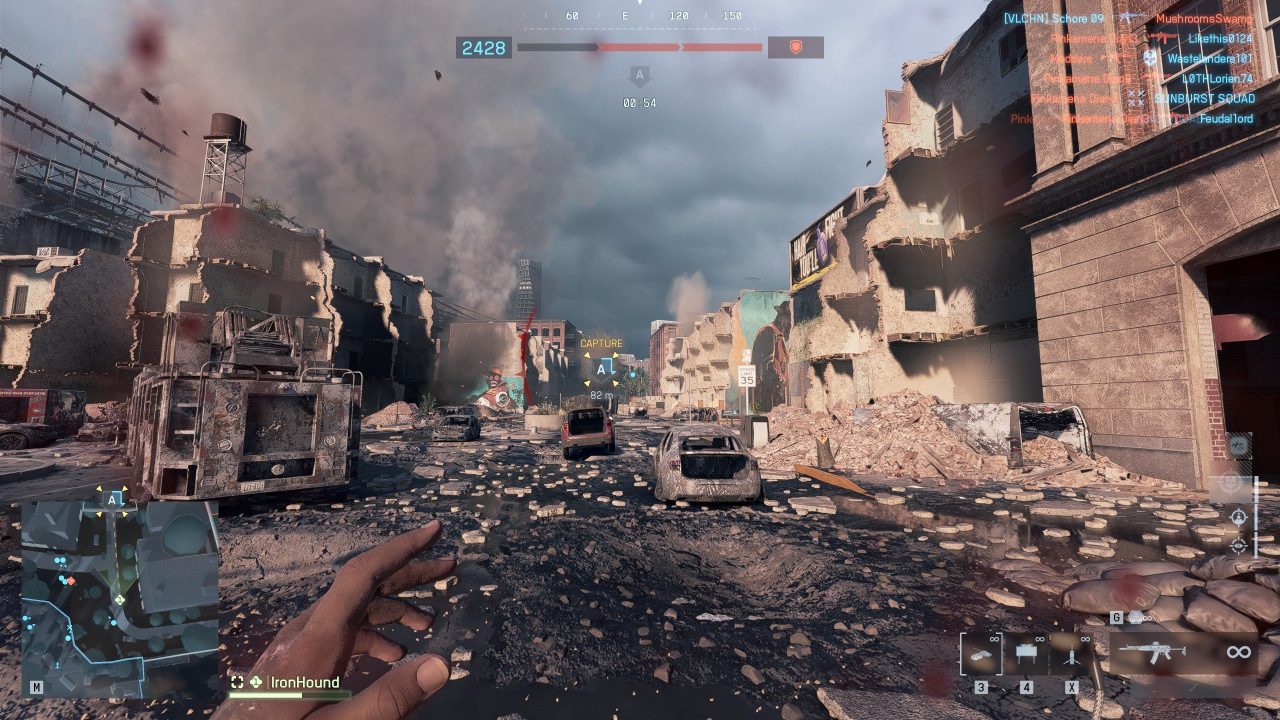Choose the grenade icon above the weapon

1134,618
